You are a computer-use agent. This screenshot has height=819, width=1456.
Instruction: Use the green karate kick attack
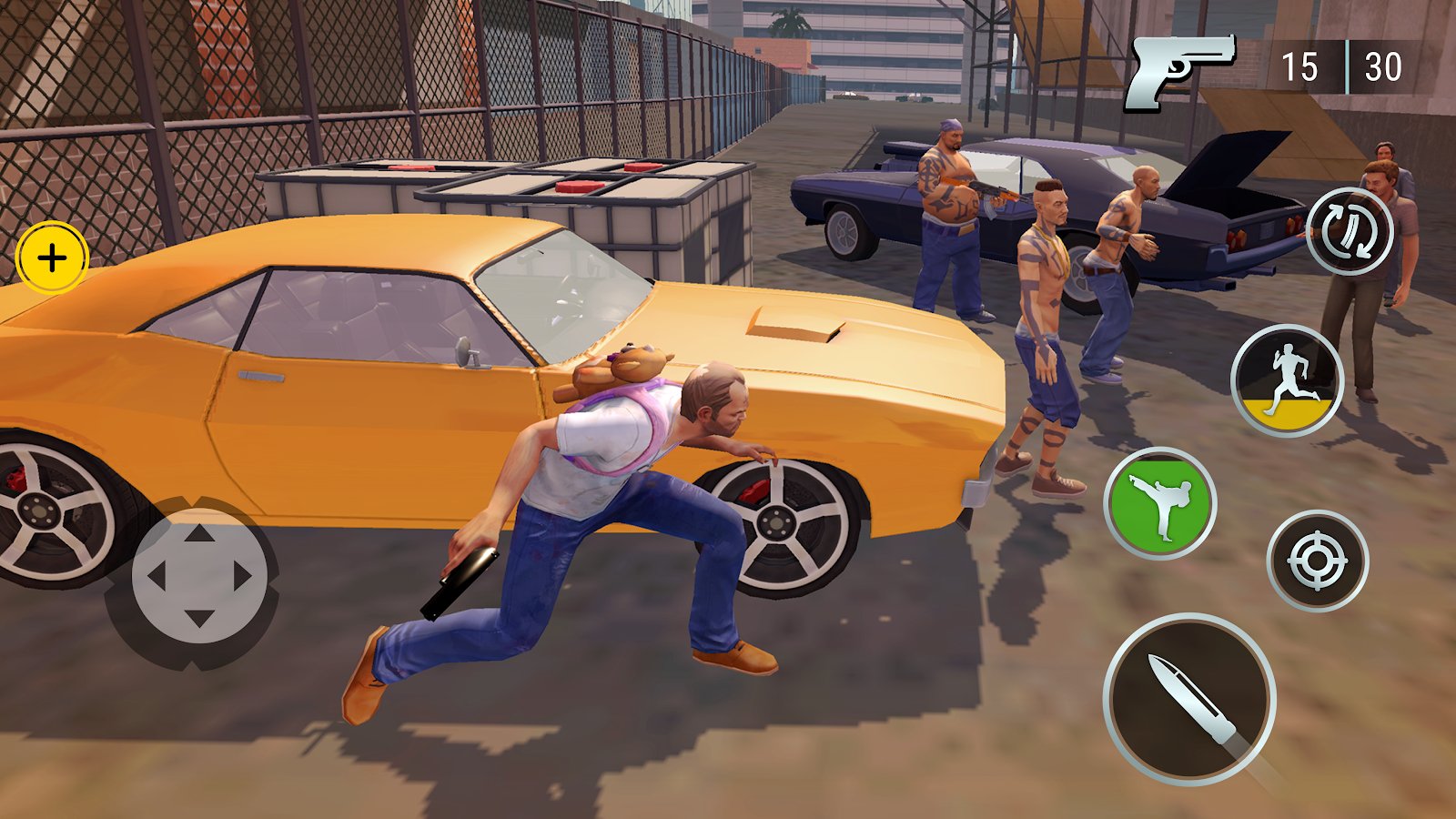click(x=1160, y=503)
